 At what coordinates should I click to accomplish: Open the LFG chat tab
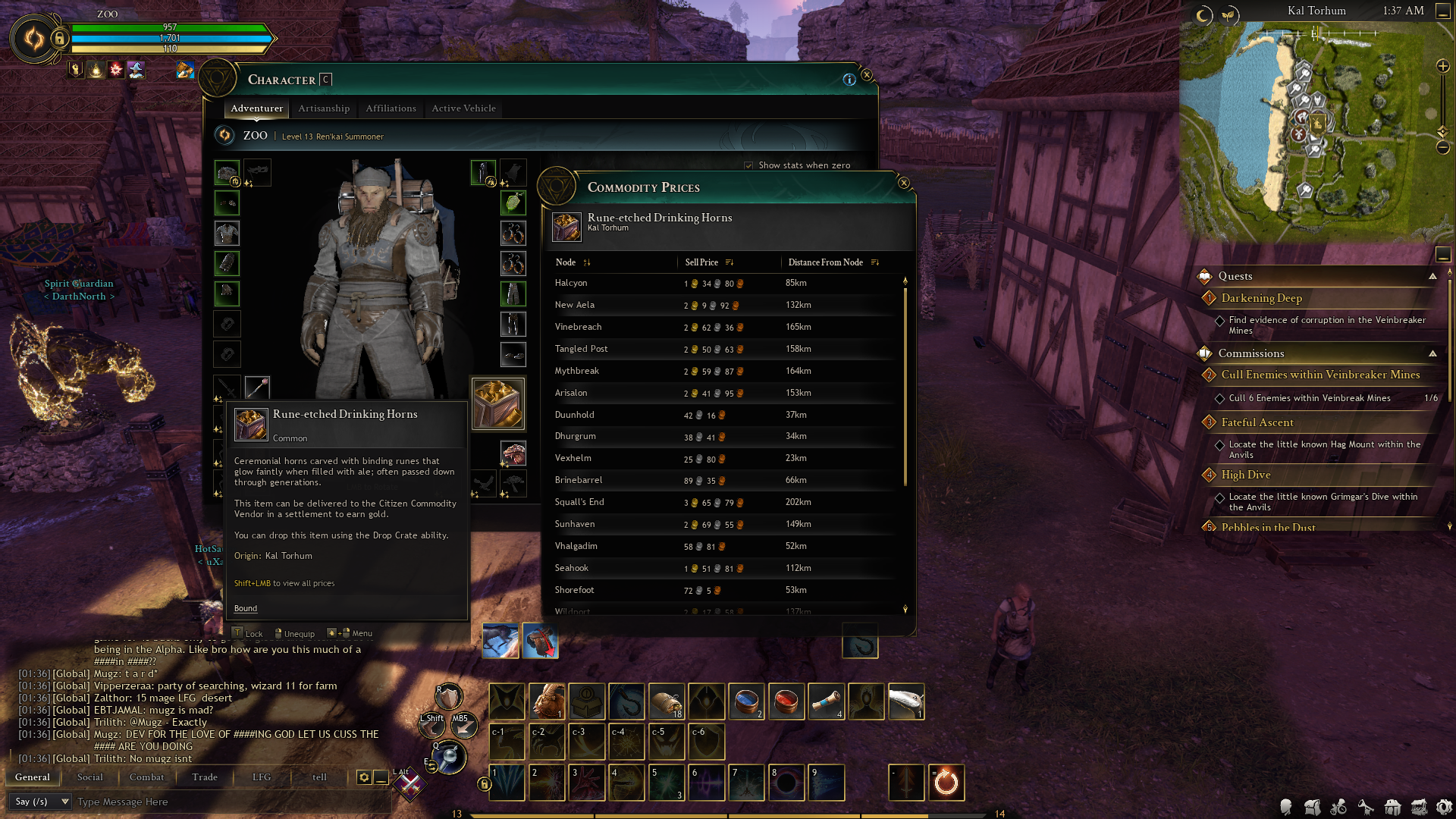(262, 777)
